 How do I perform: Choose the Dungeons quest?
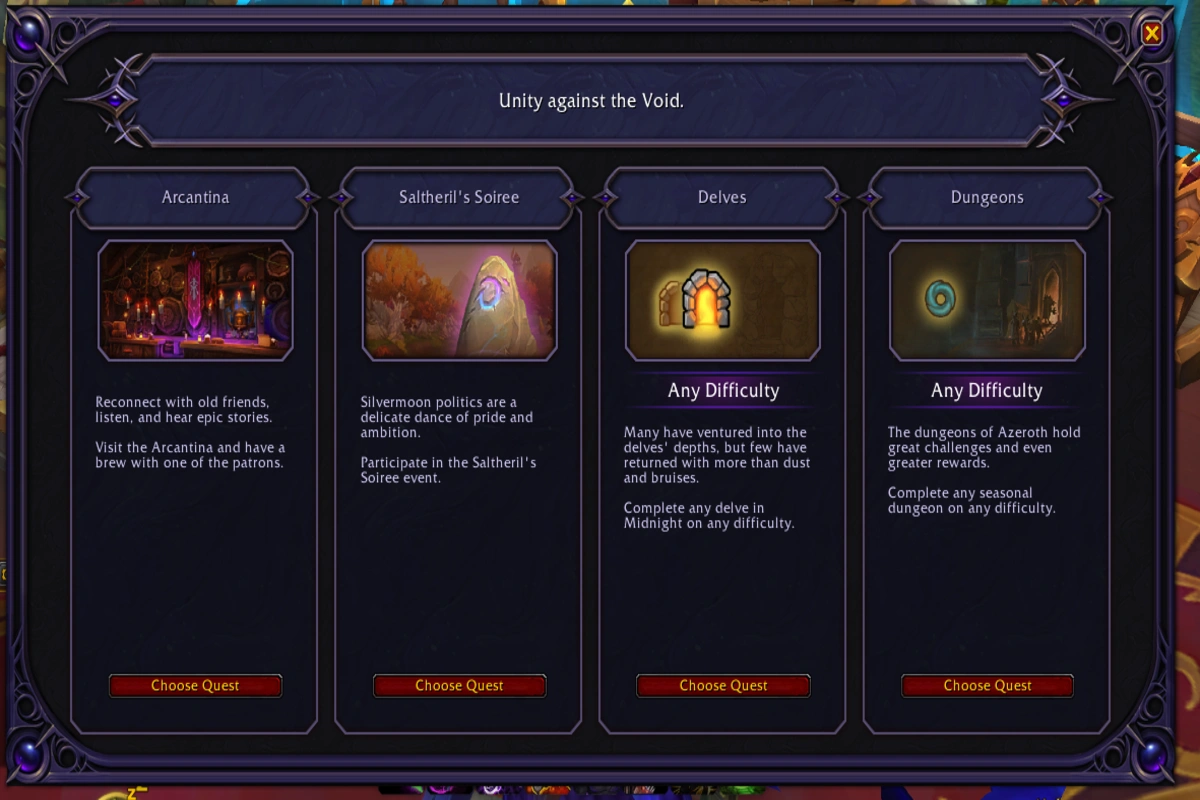[987, 686]
